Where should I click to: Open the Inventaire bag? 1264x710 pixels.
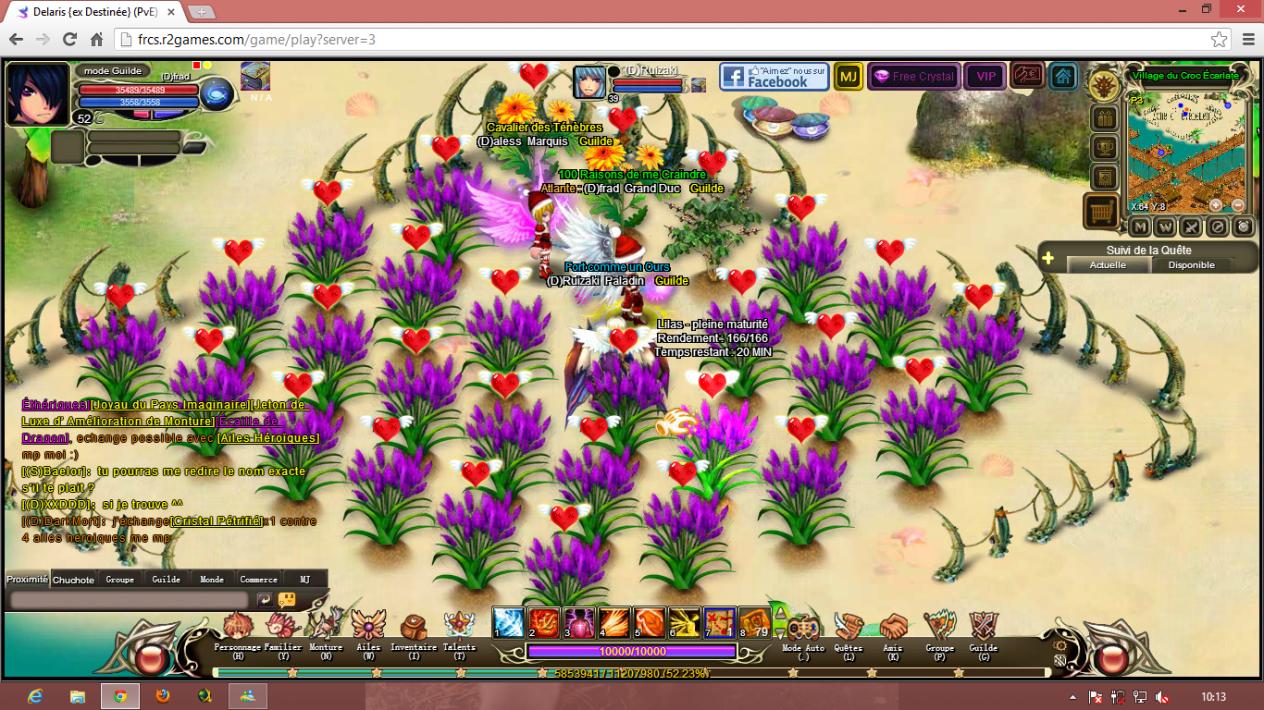pyautogui.click(x=413, y=628)
